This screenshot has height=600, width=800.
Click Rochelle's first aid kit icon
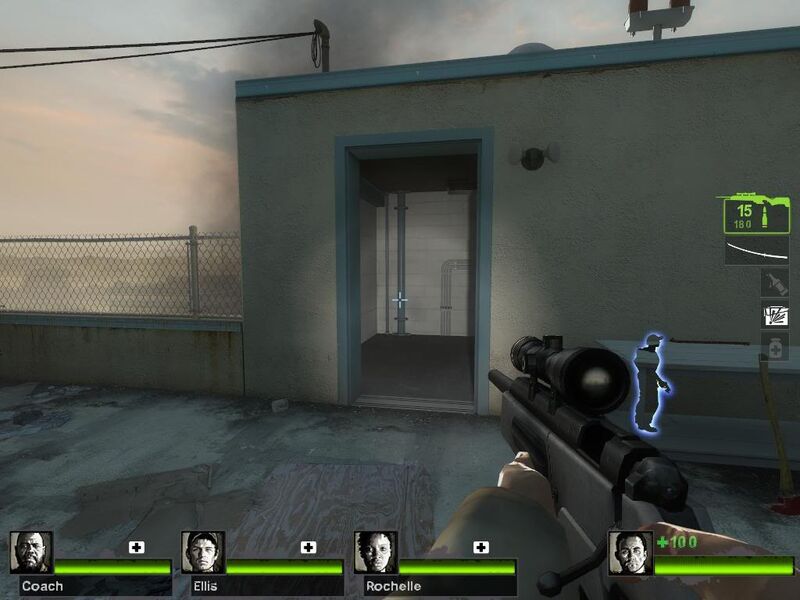(481, 547)
